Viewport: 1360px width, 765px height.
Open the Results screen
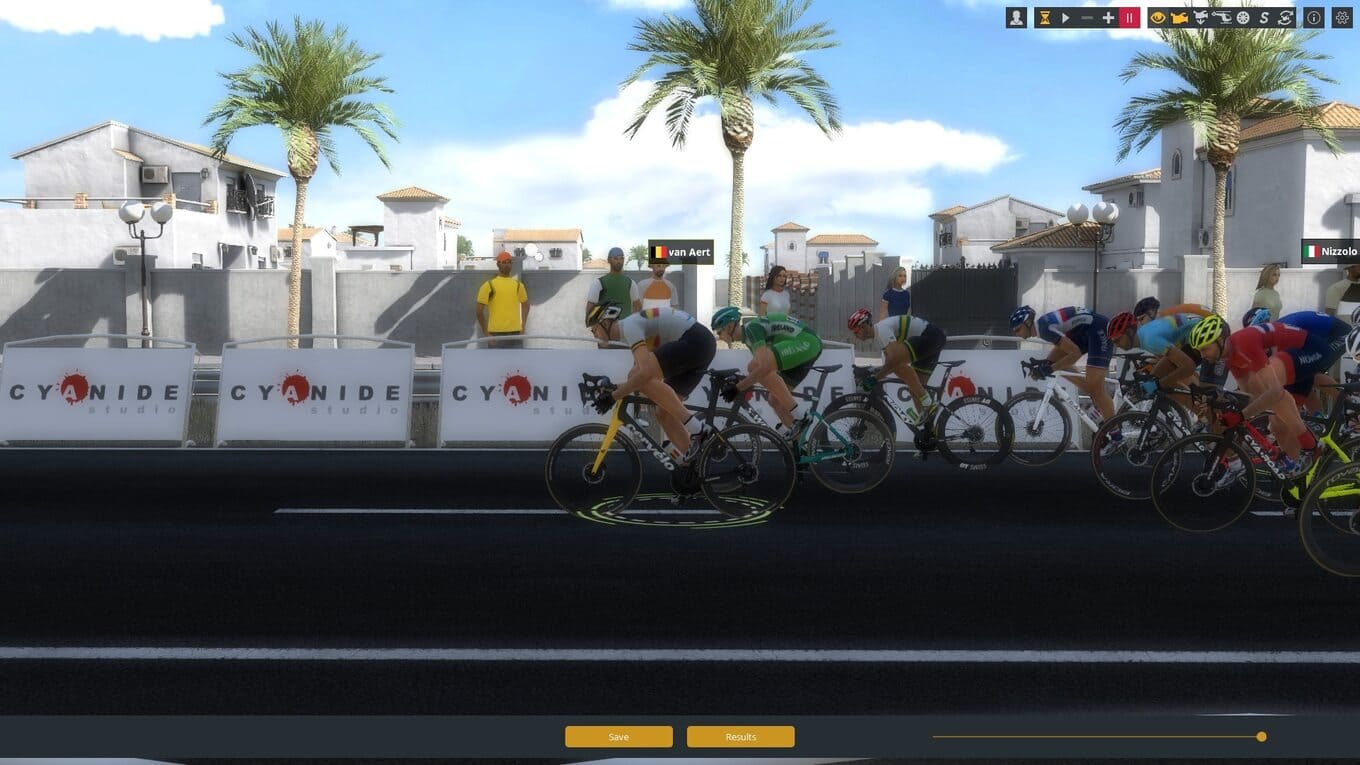pyautogui.click(x=740, y=737)
